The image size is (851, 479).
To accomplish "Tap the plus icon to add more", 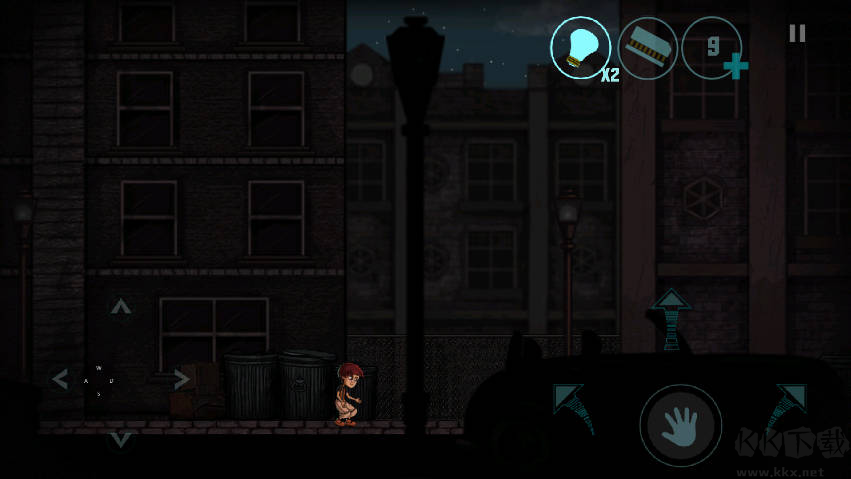I will tap(736, 67).
